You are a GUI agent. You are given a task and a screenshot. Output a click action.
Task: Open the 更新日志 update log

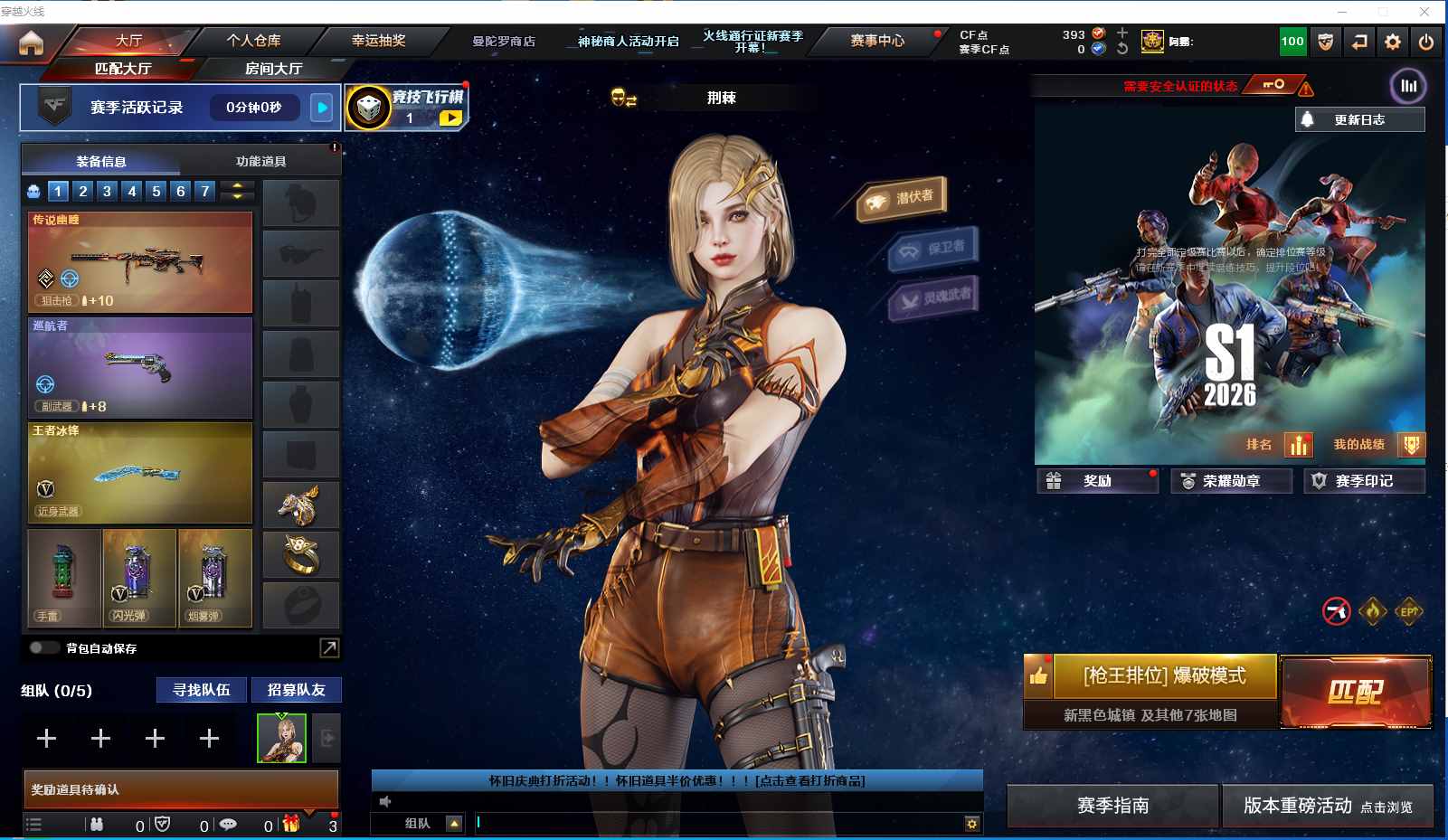coord(1359,119)
